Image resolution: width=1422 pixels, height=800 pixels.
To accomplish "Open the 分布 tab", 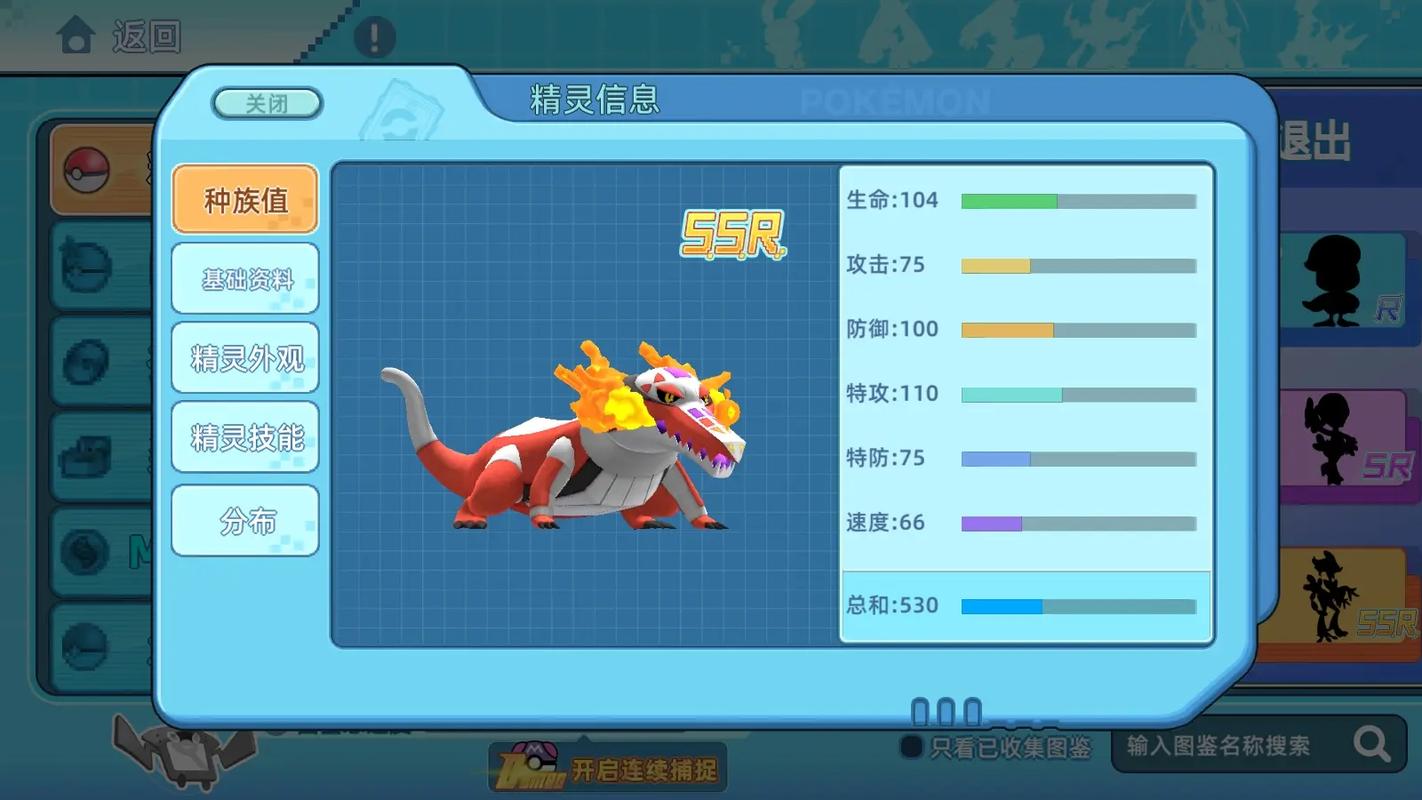I will pyautogui.click(x=245, y=521).
